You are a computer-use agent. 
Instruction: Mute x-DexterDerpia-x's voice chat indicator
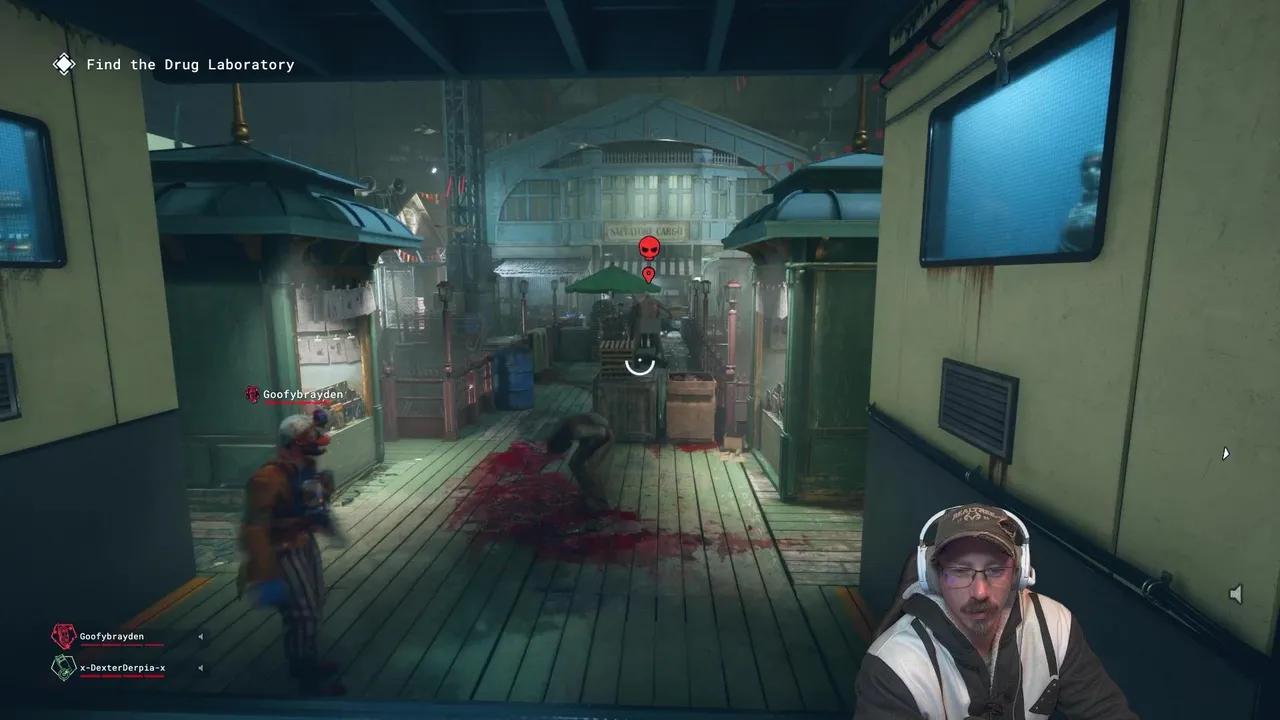[x=200, y=666]
